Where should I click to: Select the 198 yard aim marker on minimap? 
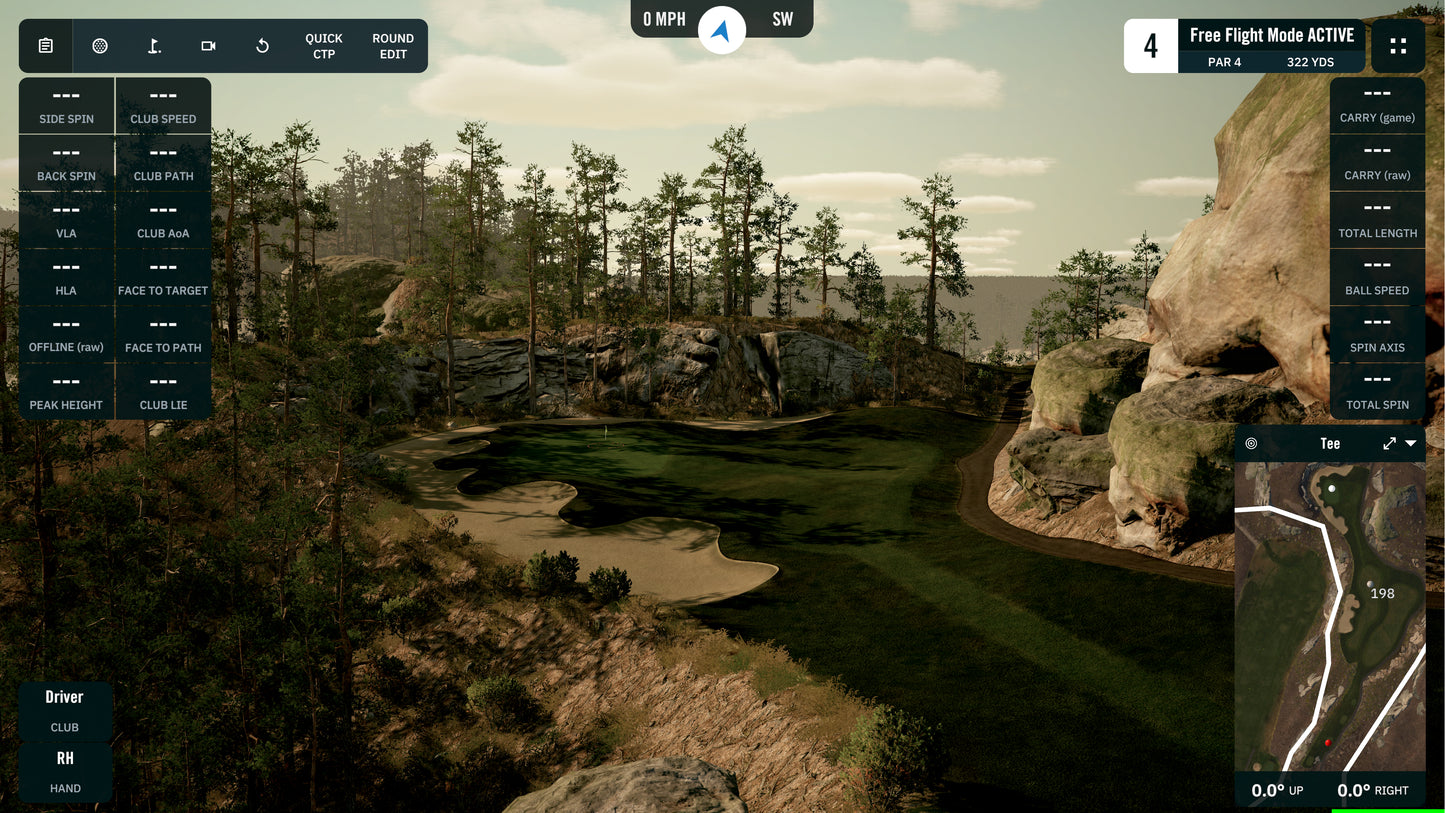1370,585
